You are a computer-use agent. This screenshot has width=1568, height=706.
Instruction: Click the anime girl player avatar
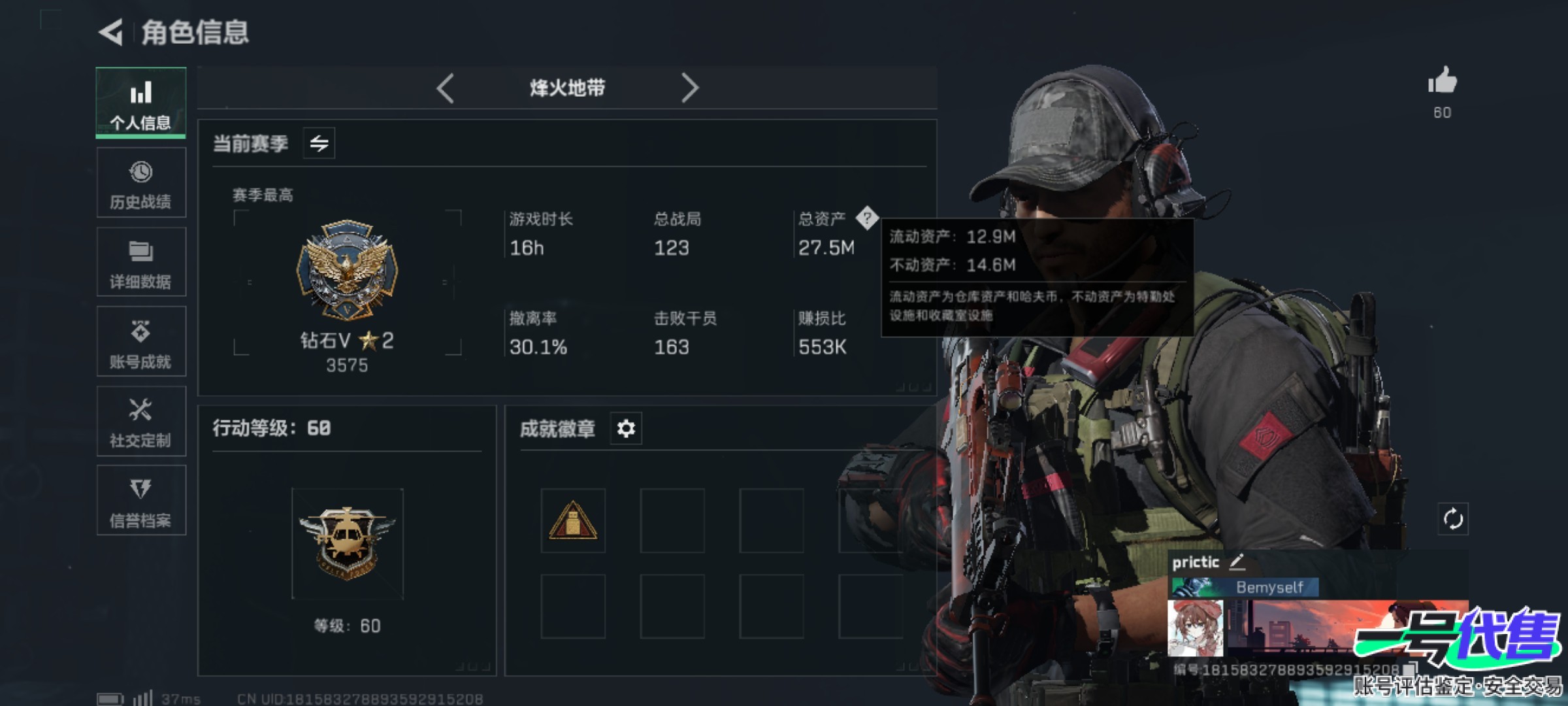pos(1196,628)
